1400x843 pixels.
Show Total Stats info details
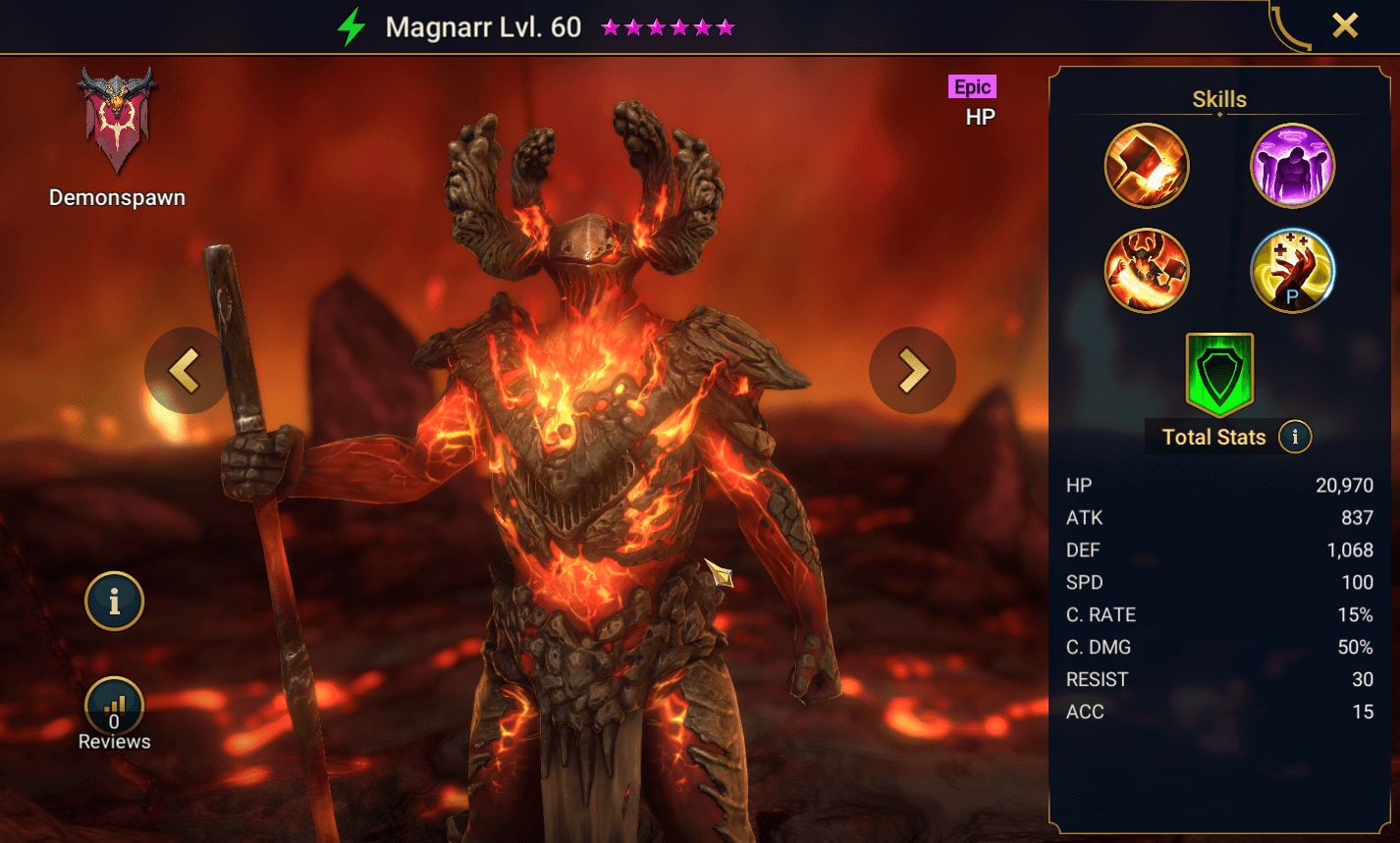(x=1295, y=437)
